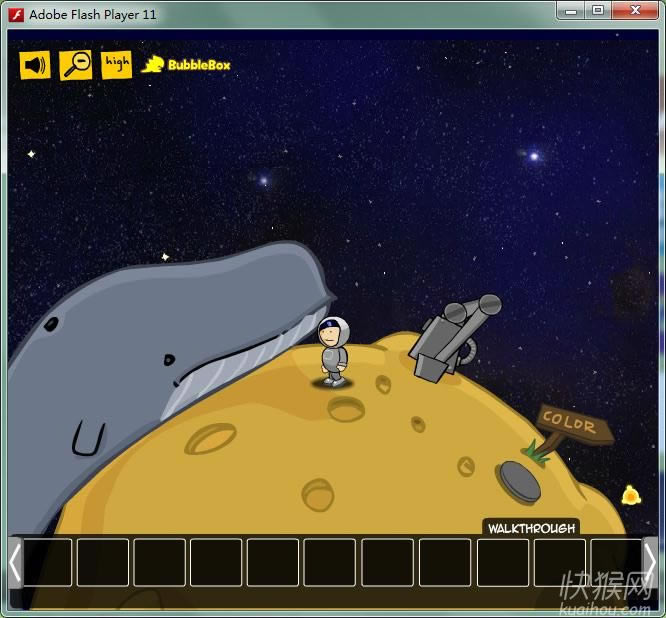
Task: Toggle the sound speaker button
Action: coord(35,65)
